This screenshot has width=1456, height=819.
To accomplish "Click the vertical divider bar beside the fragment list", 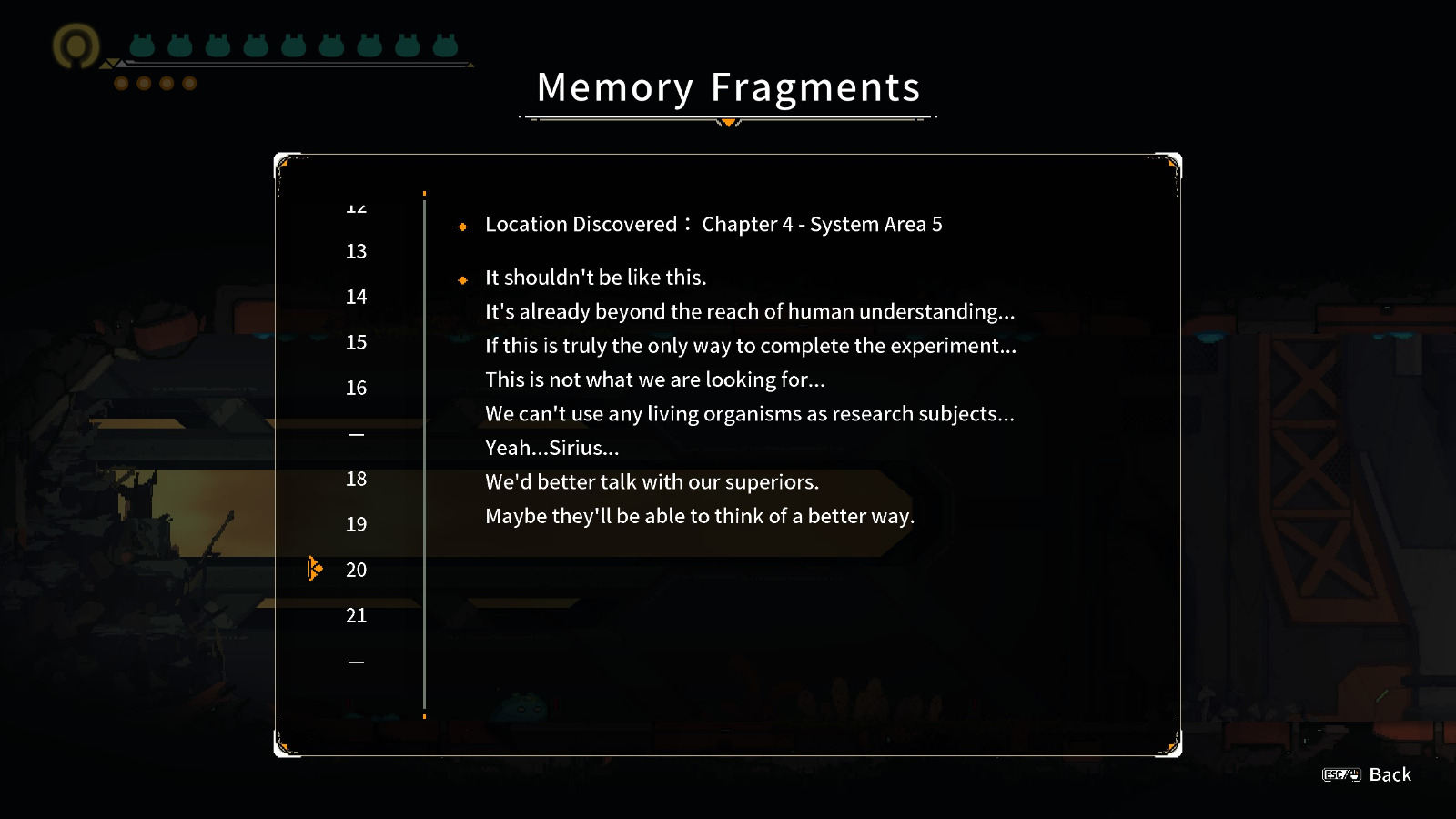I will pyautogui.click(x=425, y=450).
